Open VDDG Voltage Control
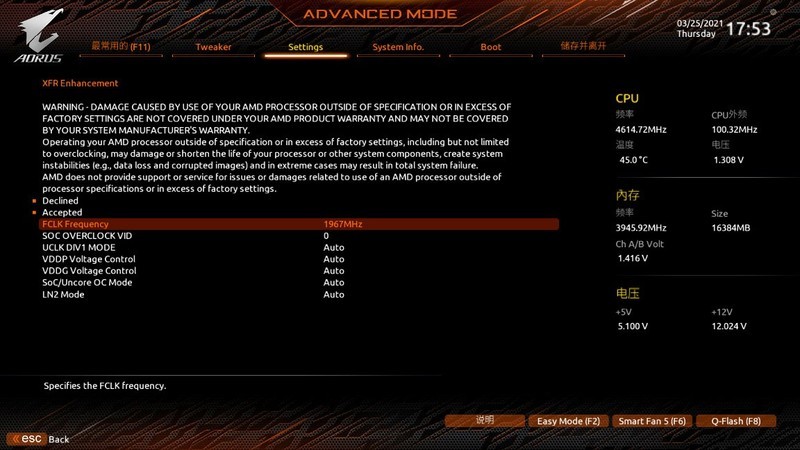The image size is (800, 450). (x=89, y=271)
